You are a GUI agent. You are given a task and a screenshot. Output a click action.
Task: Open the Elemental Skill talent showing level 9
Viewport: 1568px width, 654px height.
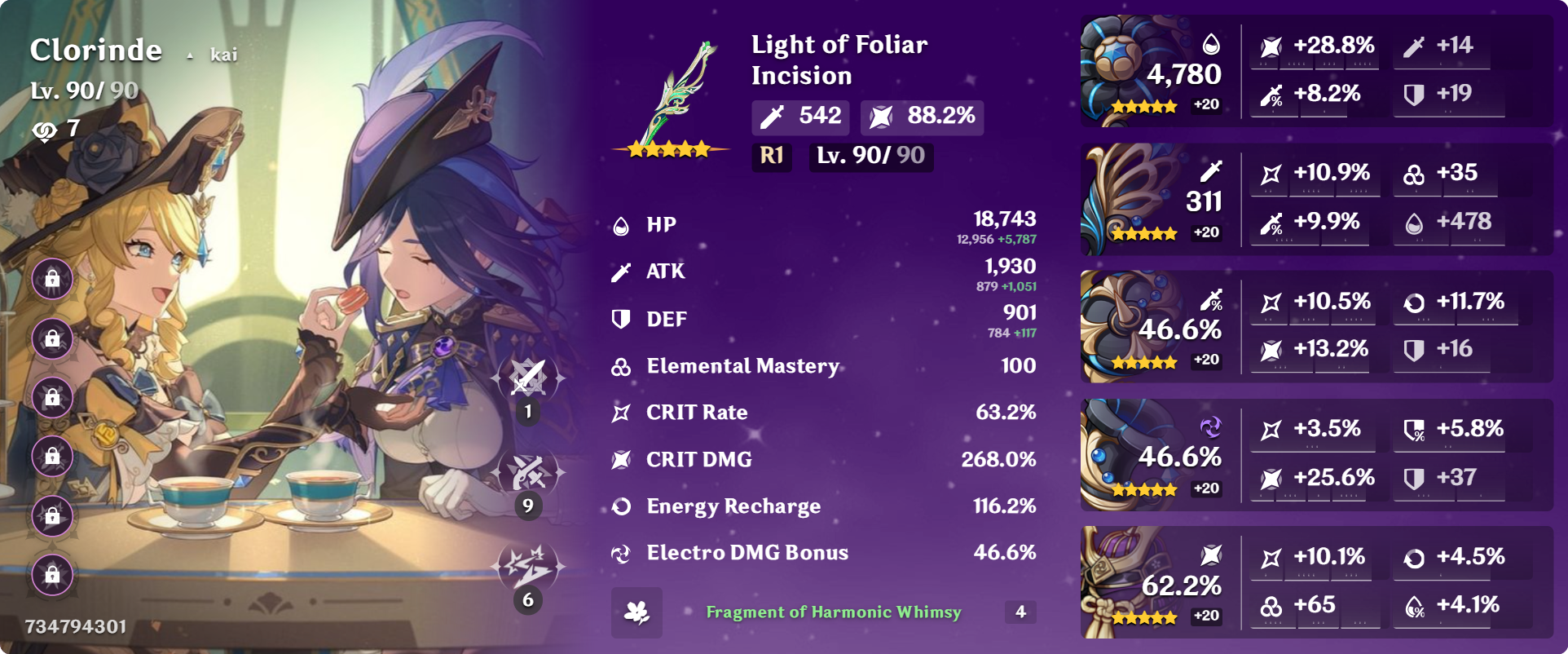[x=528, y=471]
